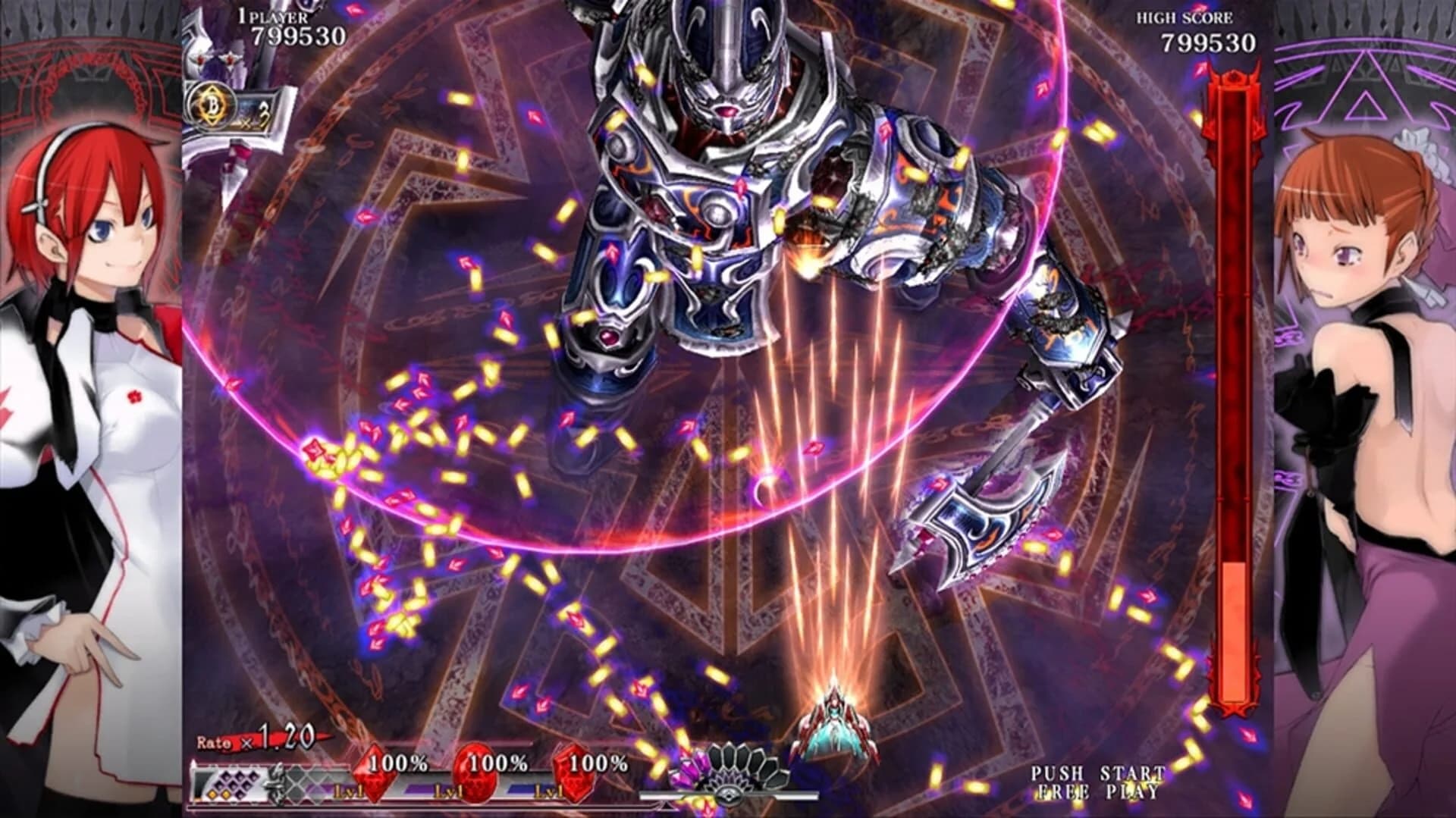
Task: Toggle the third Lv1 weapon gauge
Action: click(x=548, y=791)
